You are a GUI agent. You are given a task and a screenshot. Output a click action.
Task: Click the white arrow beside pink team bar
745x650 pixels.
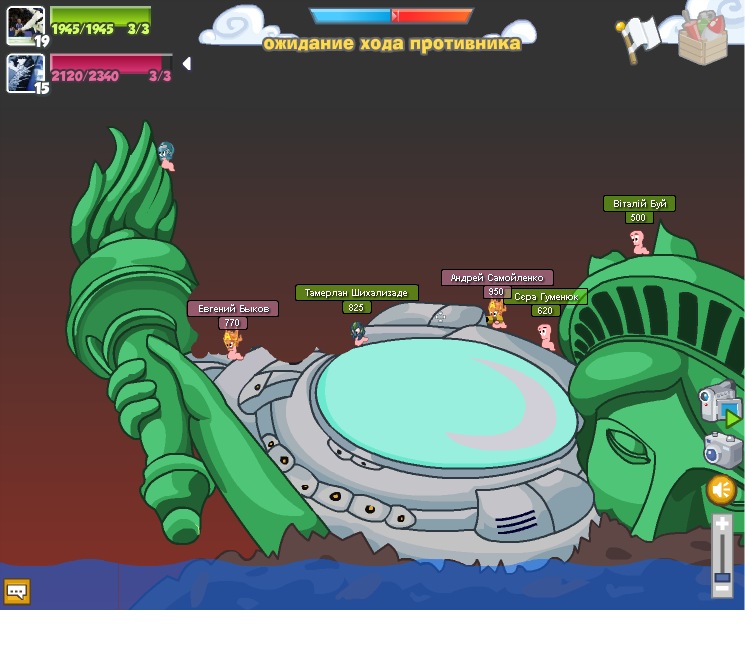point(185,64)
